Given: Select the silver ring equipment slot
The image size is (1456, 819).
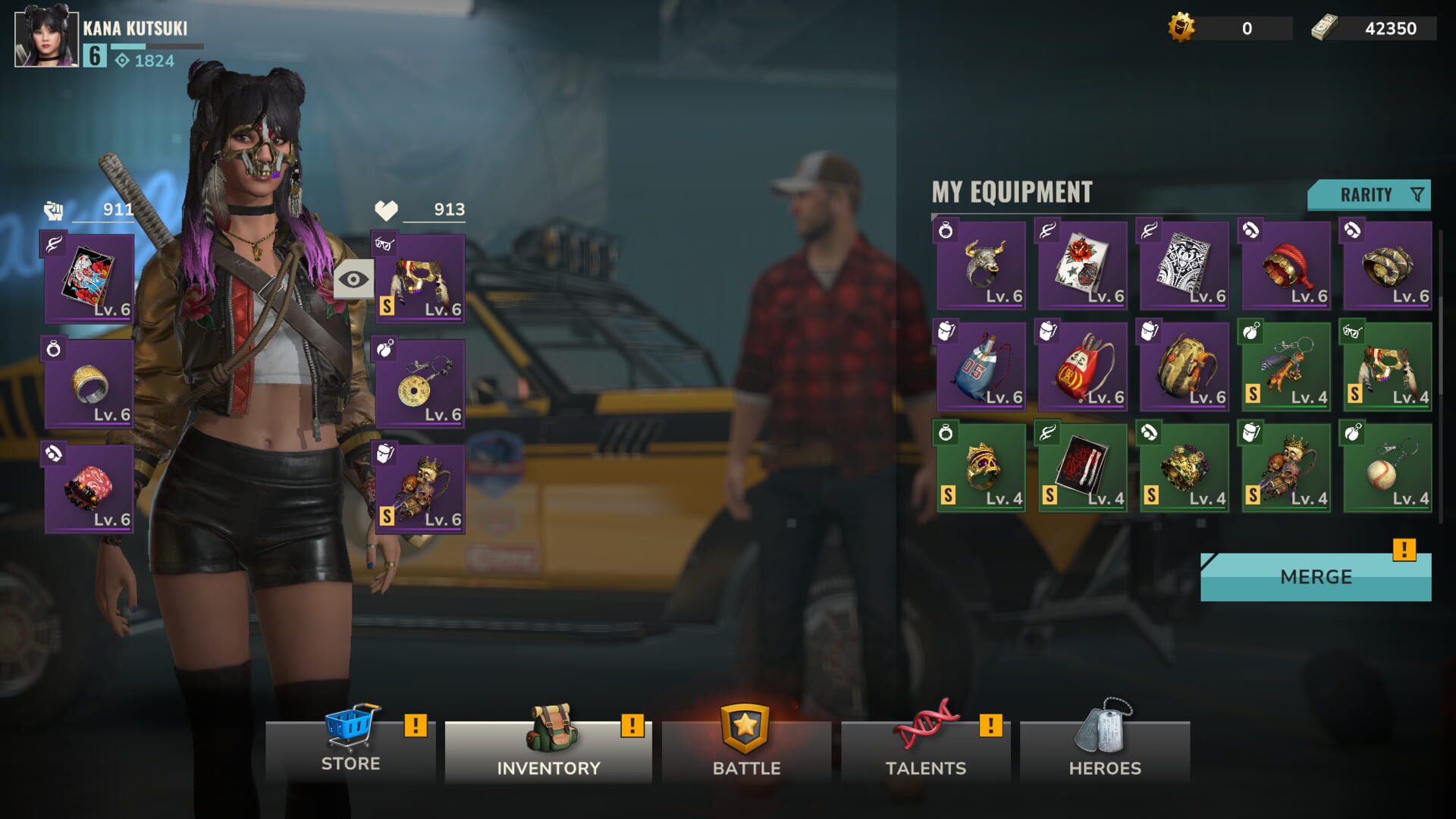Looking at the screenshot, I should [x=88, y=383].
